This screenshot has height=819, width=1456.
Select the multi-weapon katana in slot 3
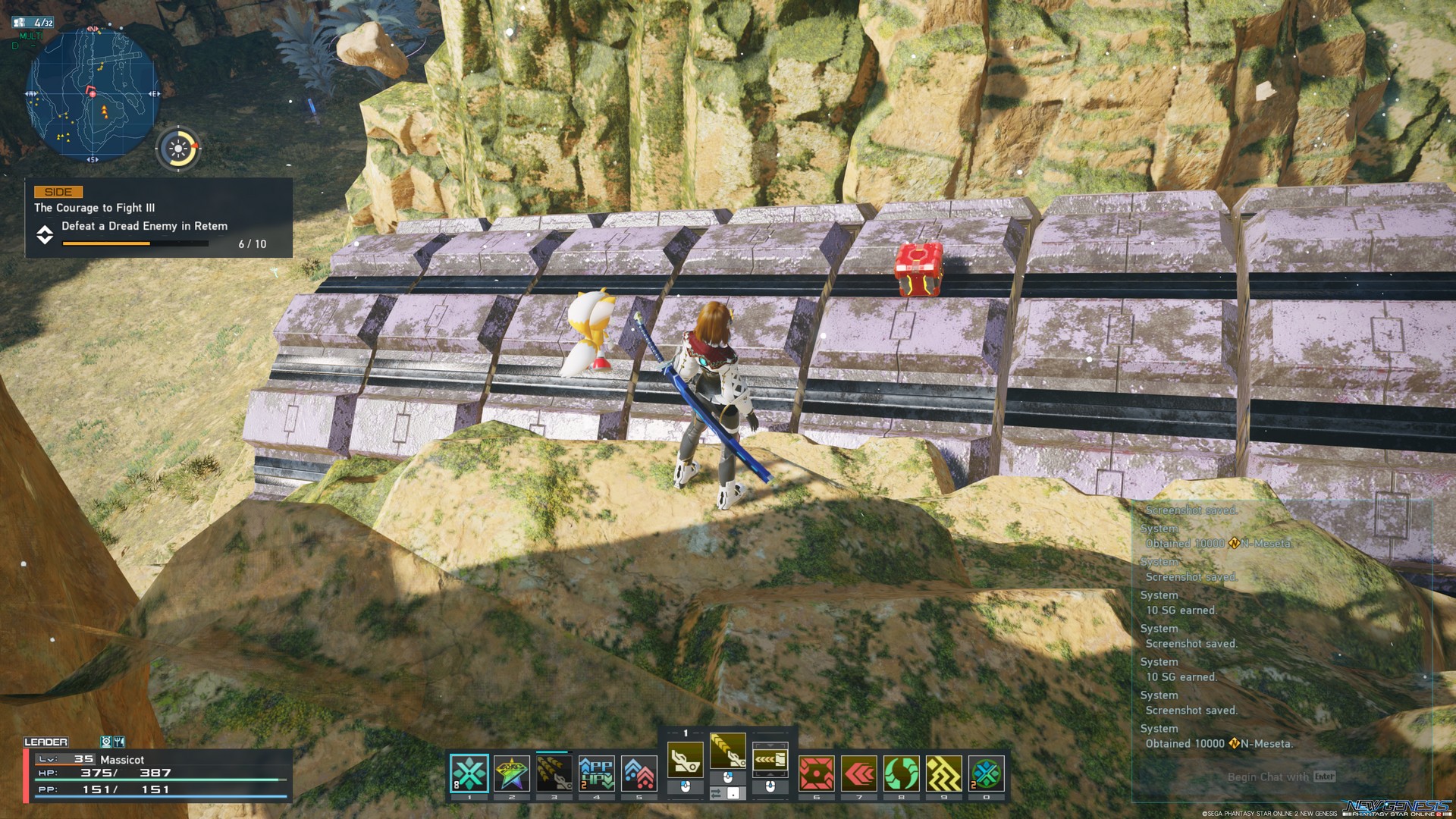(554, 774)
